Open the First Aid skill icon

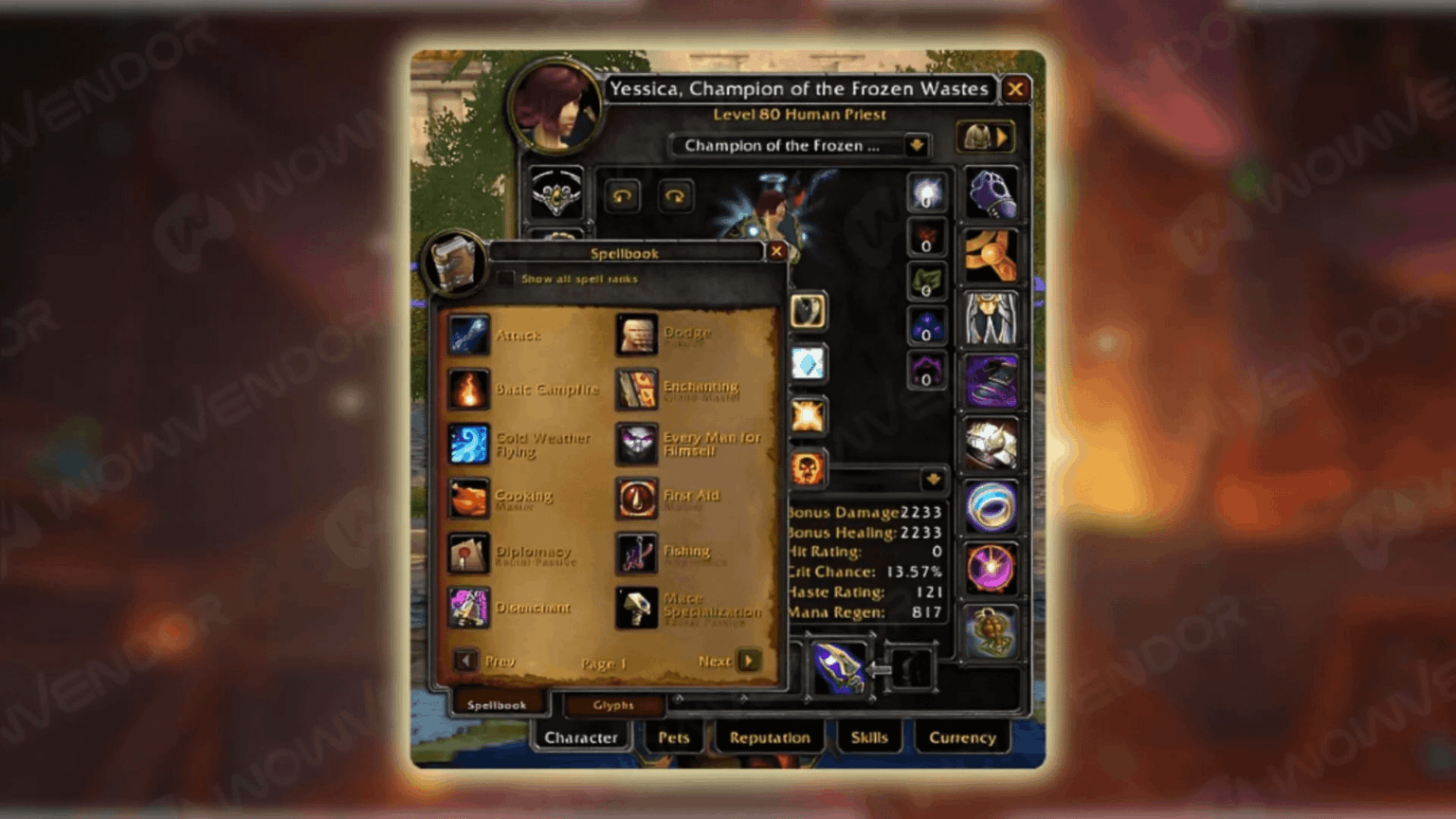pos(636,500)
